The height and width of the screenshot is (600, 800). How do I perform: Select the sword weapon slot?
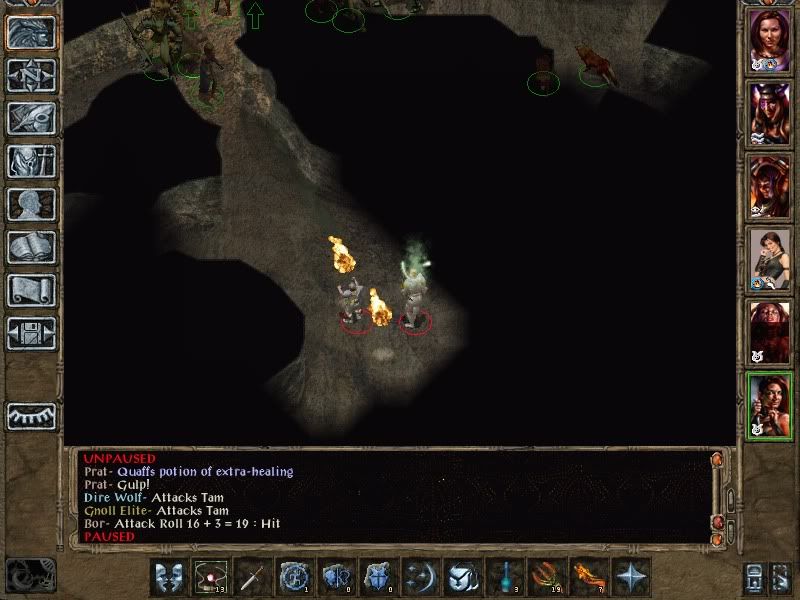[252, 577]
